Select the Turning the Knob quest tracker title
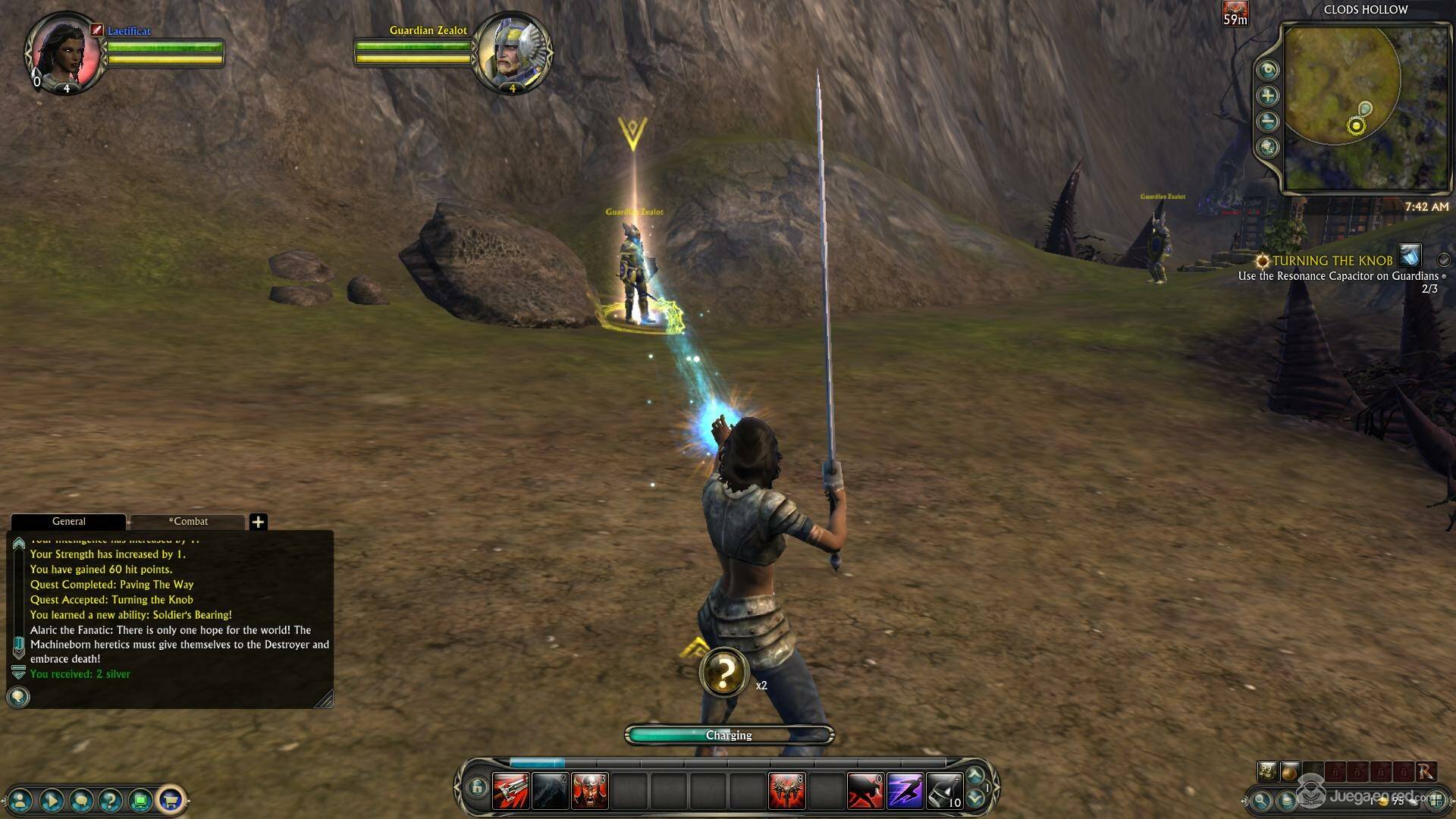 point(1332,261)
